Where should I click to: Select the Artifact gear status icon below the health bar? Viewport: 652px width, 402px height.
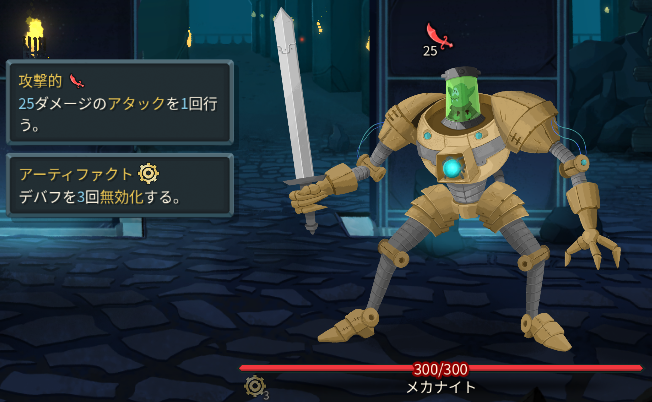(254, 386)
